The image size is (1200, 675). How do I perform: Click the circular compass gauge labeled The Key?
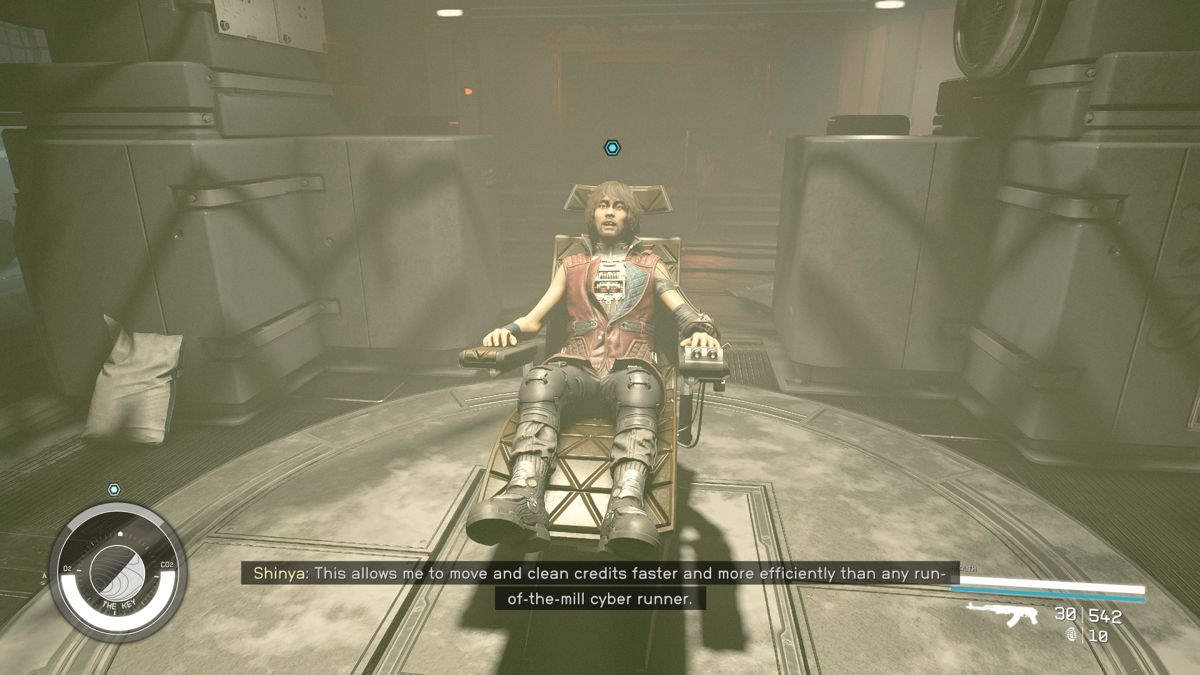[118, 572]
